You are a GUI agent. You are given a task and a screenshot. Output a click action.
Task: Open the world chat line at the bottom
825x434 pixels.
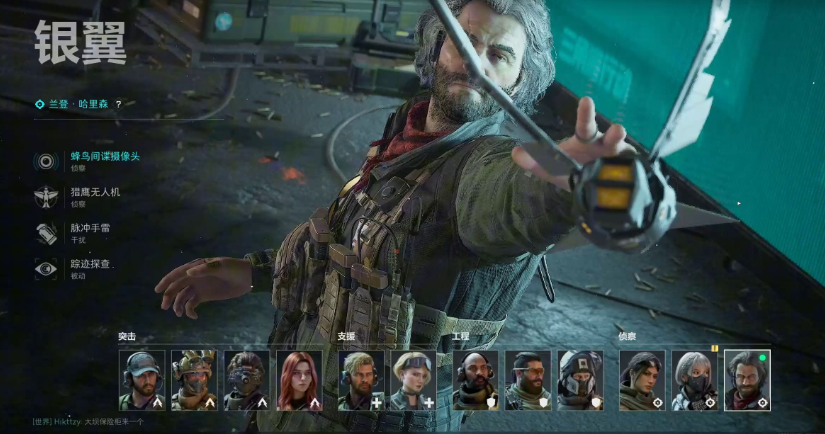point(90,421)
